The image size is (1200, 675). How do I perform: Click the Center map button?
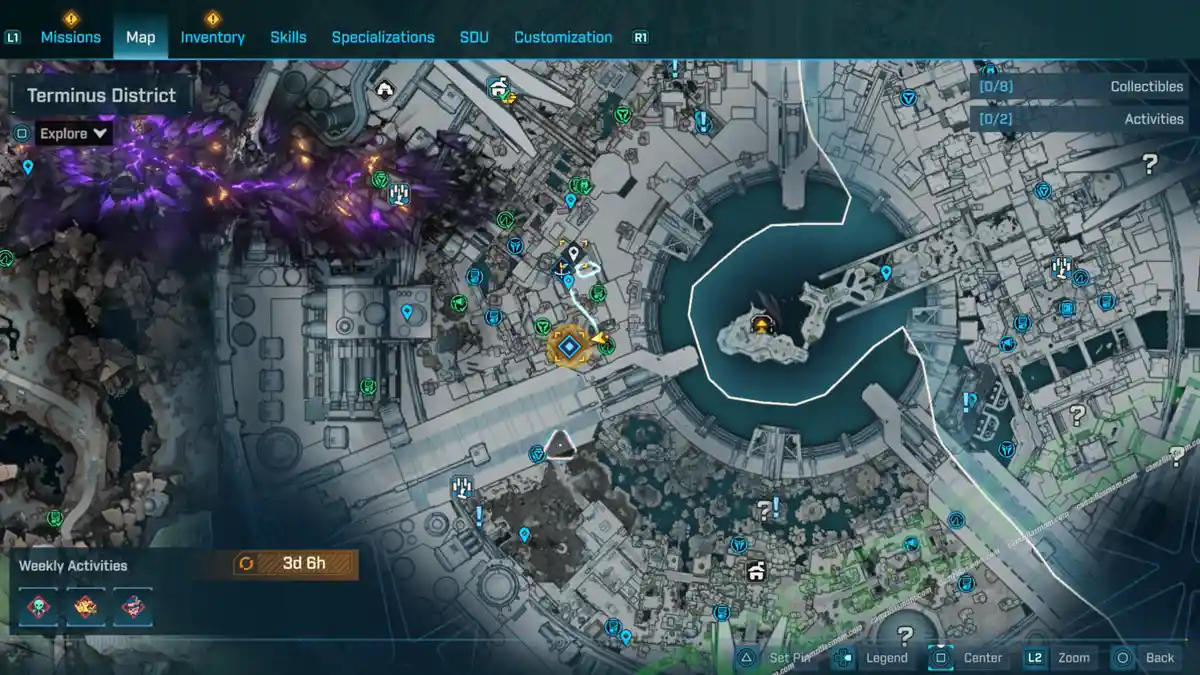pyautogui.click(x=970, y=658)
